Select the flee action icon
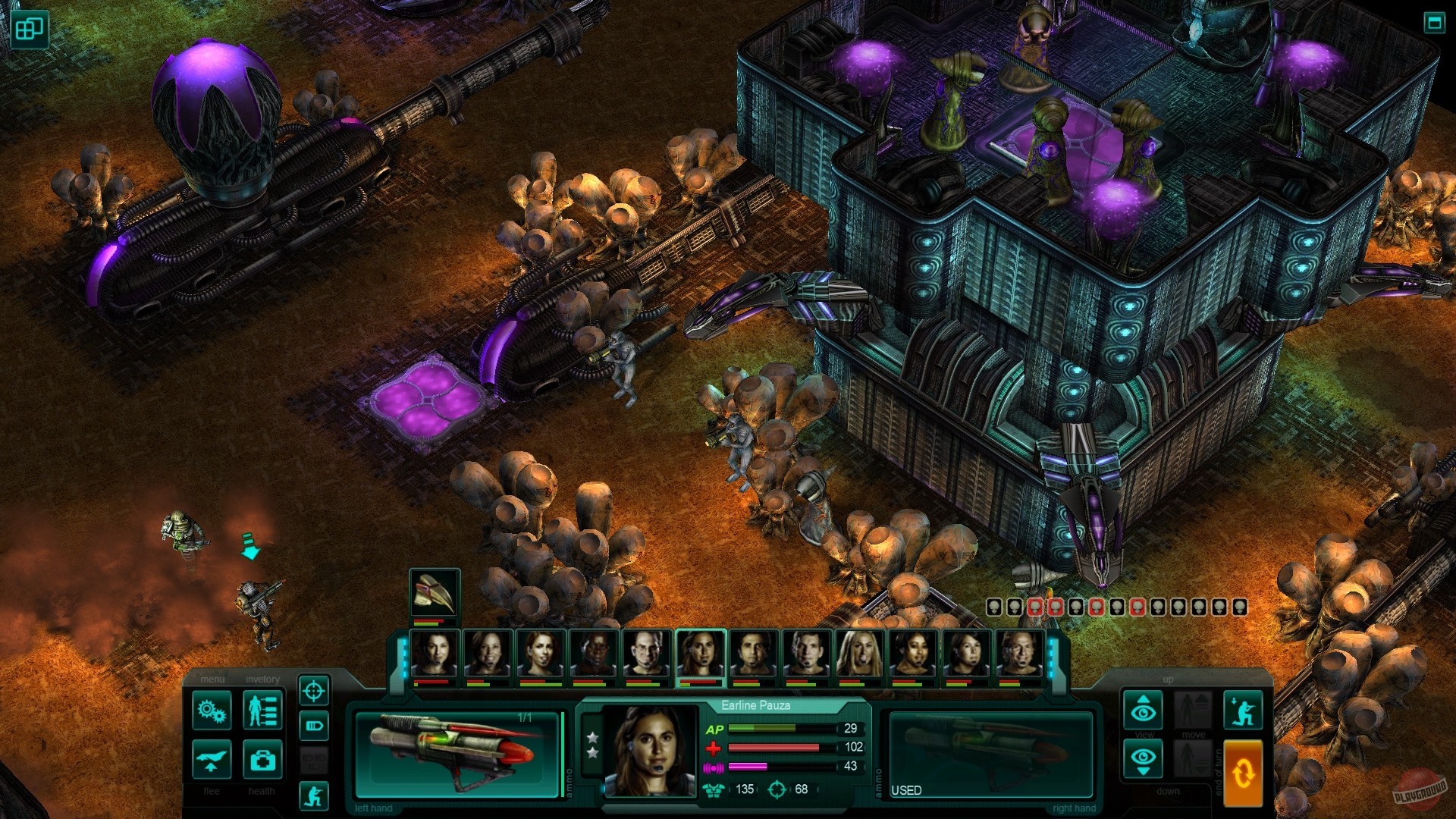1456x819 pixels. (212, 761)
